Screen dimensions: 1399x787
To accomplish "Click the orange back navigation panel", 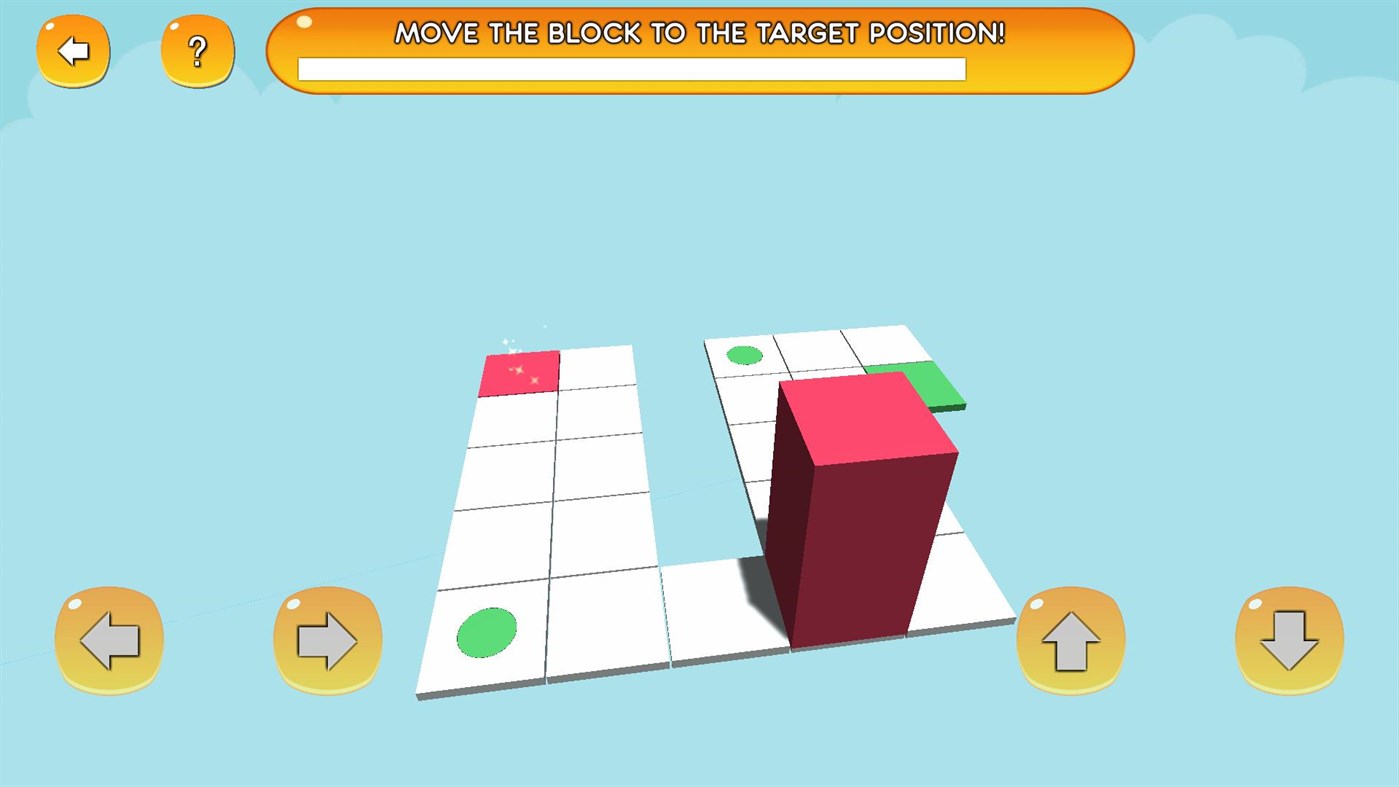I will [73, 50].
